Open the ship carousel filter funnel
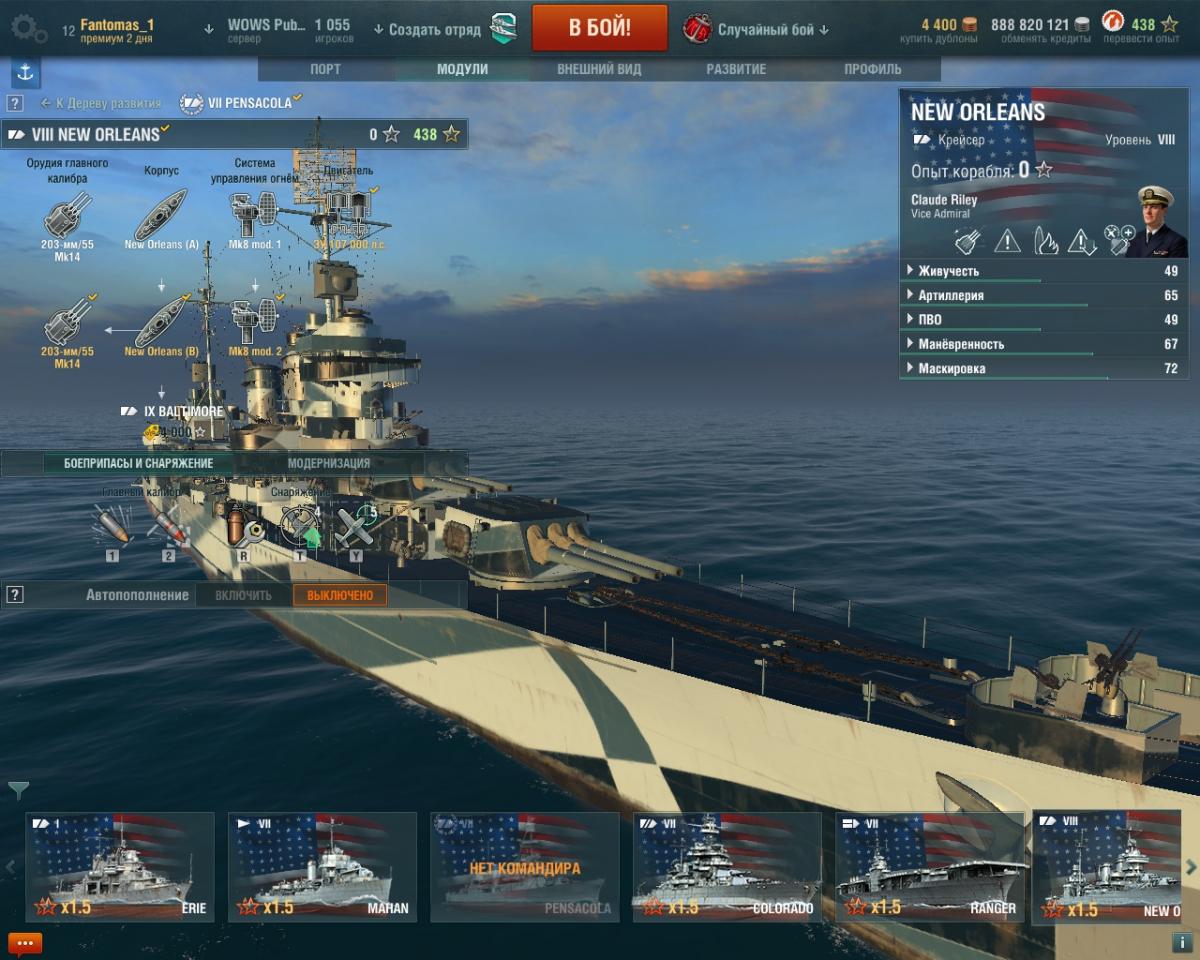Screen dimensions: 1200x960 coord(18,790)
